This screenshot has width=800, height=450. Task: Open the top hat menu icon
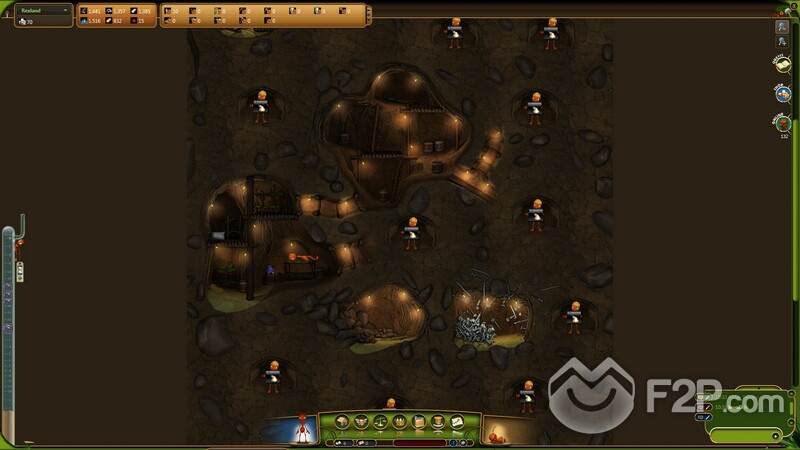pyautogui.click(x=437, y=422)
